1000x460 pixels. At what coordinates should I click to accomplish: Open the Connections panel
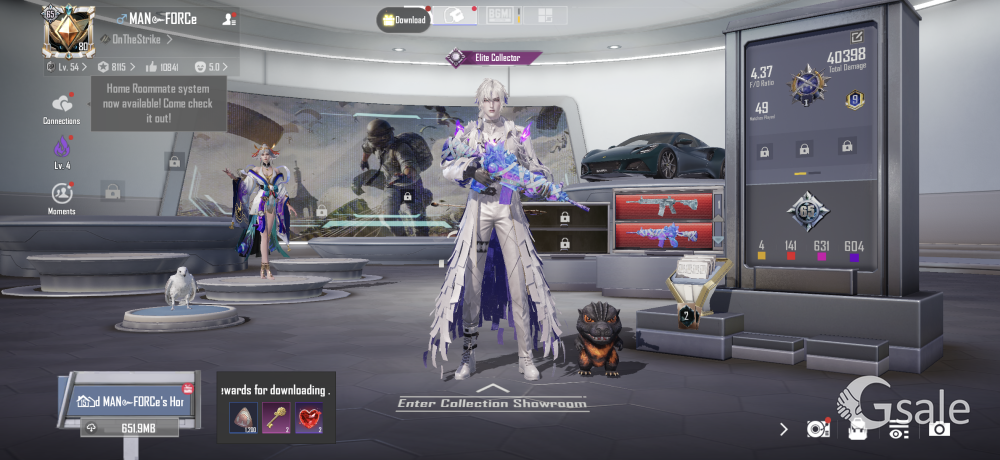62,108
